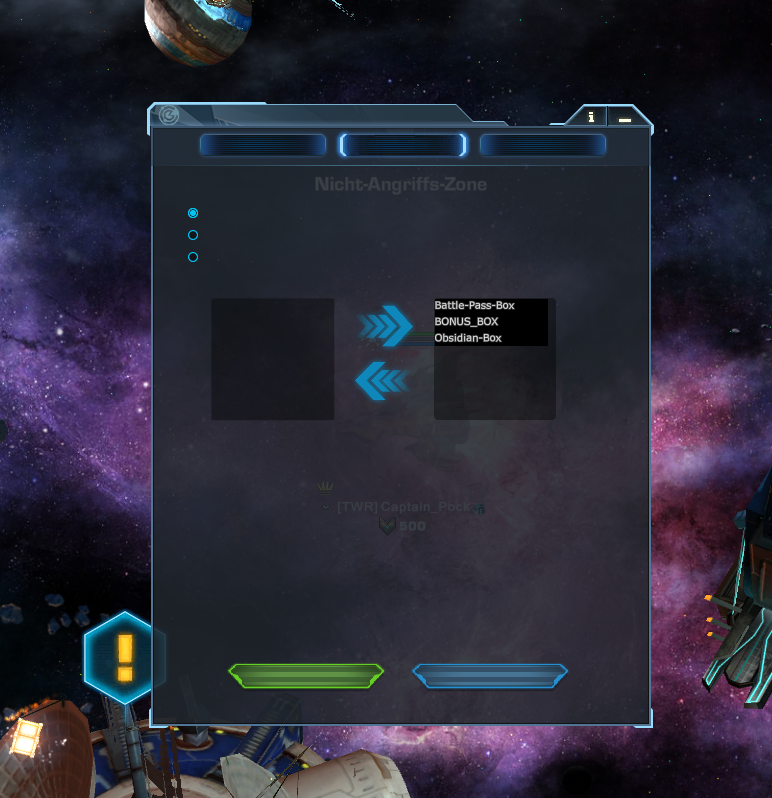This screenshot has width=772, height=798.
Task: Open the yellow exclamation hexagon alert
Action: (124, 655)
